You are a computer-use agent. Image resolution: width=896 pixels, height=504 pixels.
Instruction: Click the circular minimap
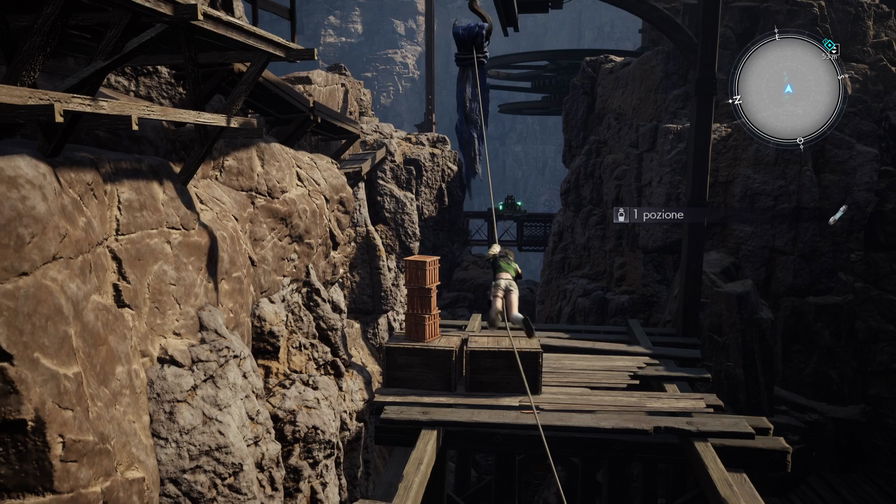pyautogui.click(x=788, y=89)
